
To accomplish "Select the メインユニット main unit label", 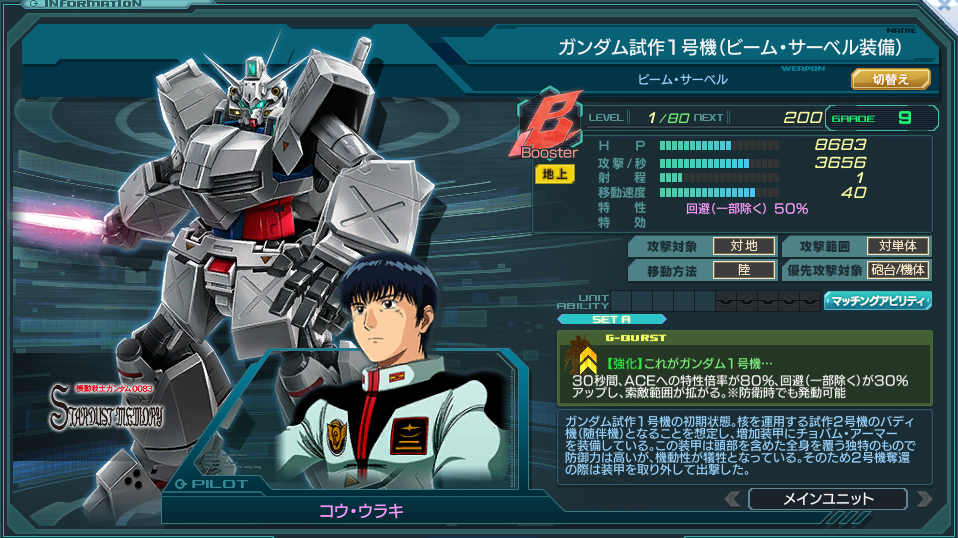I will click(x=827, y=498).
